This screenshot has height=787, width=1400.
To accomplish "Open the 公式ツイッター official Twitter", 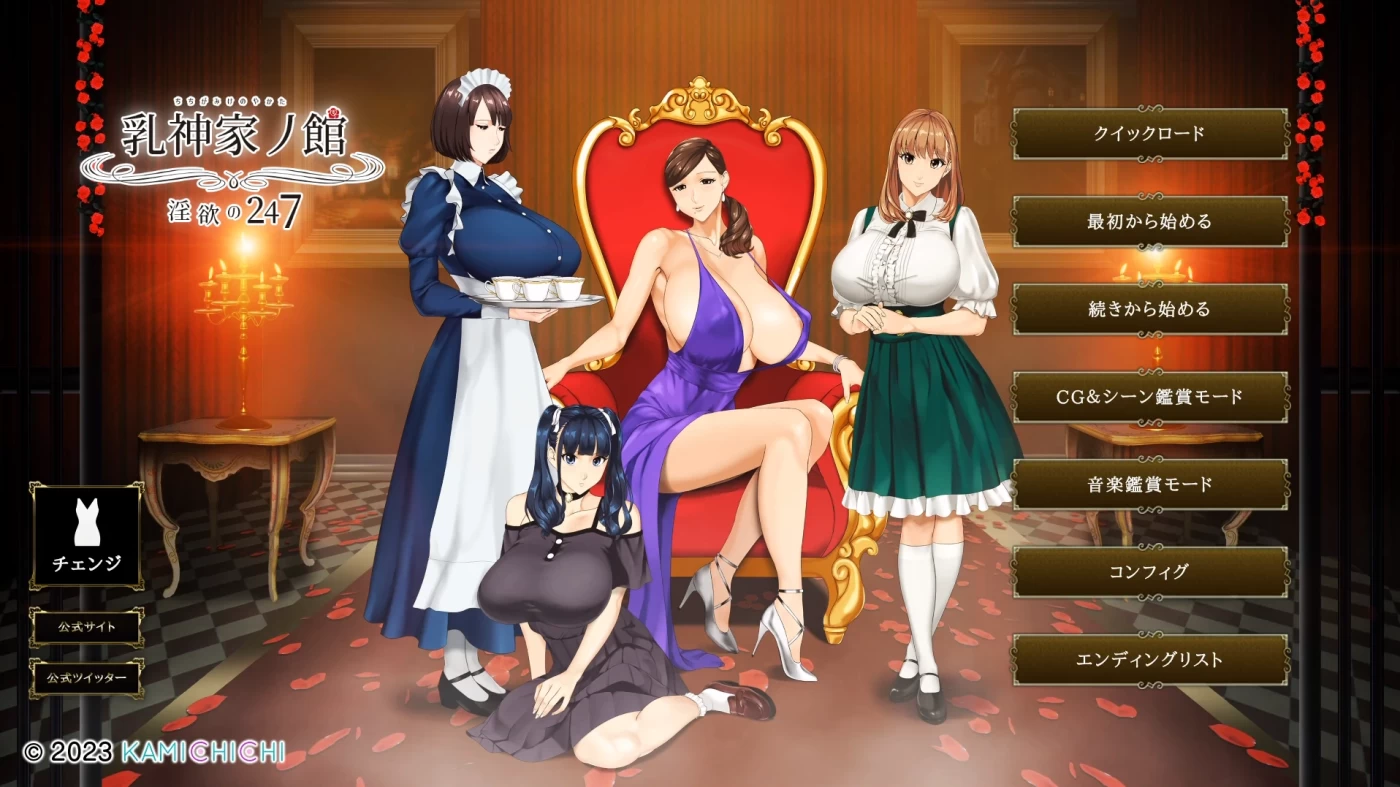I will 87,676.
